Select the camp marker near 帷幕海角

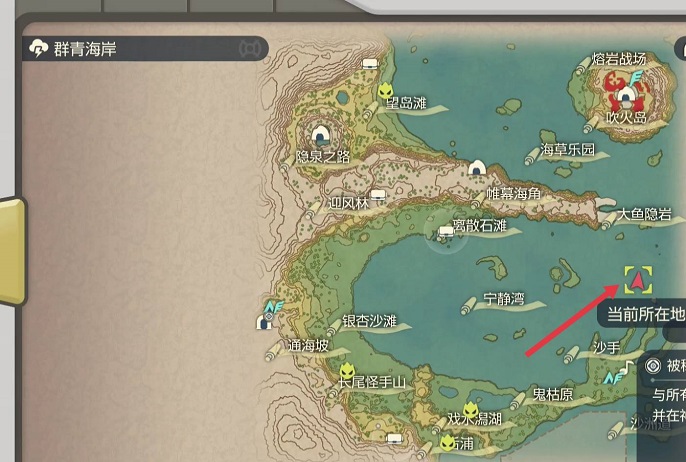477,169
